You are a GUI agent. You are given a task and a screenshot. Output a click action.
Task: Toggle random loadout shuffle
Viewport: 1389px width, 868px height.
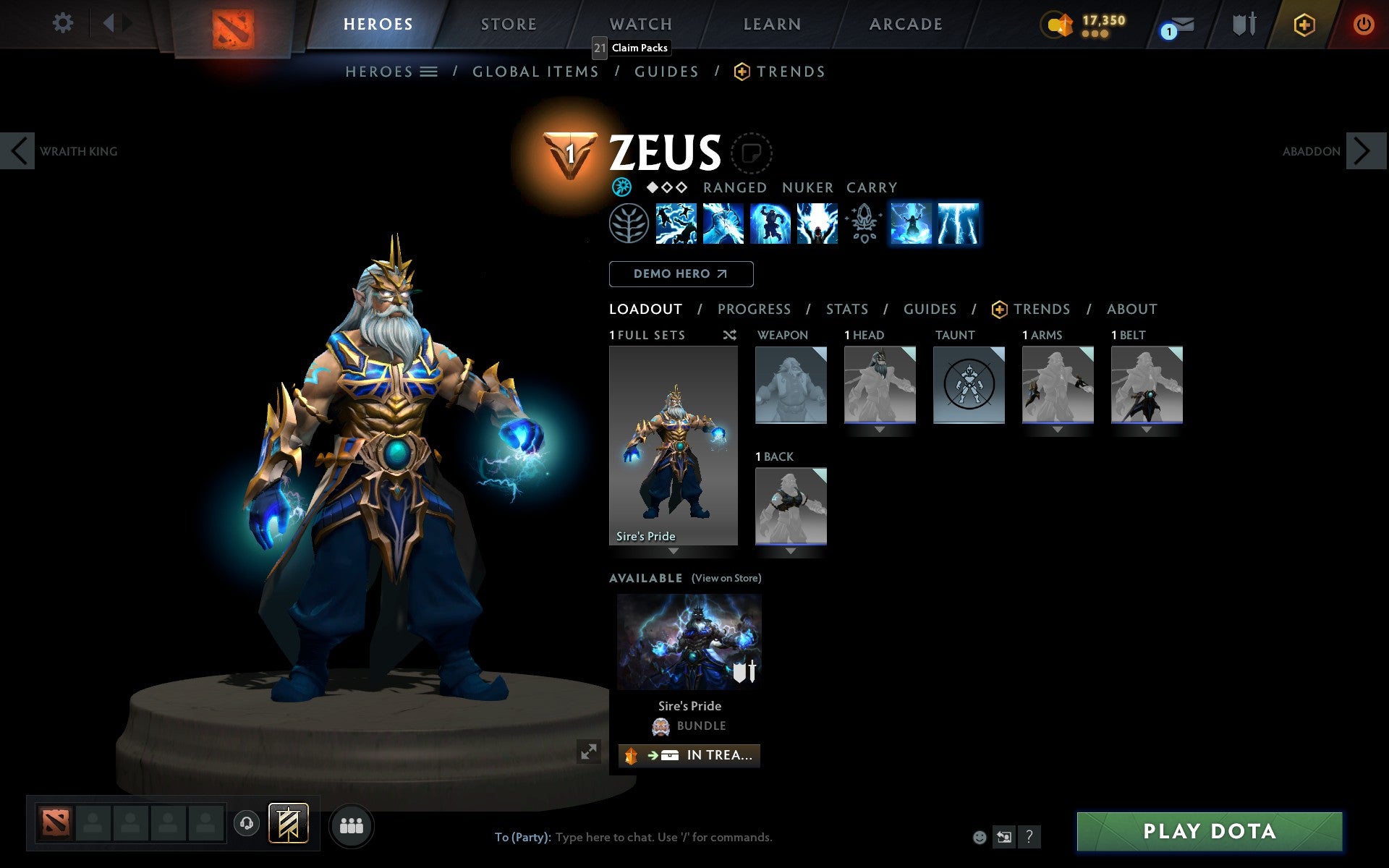(729, 335)
